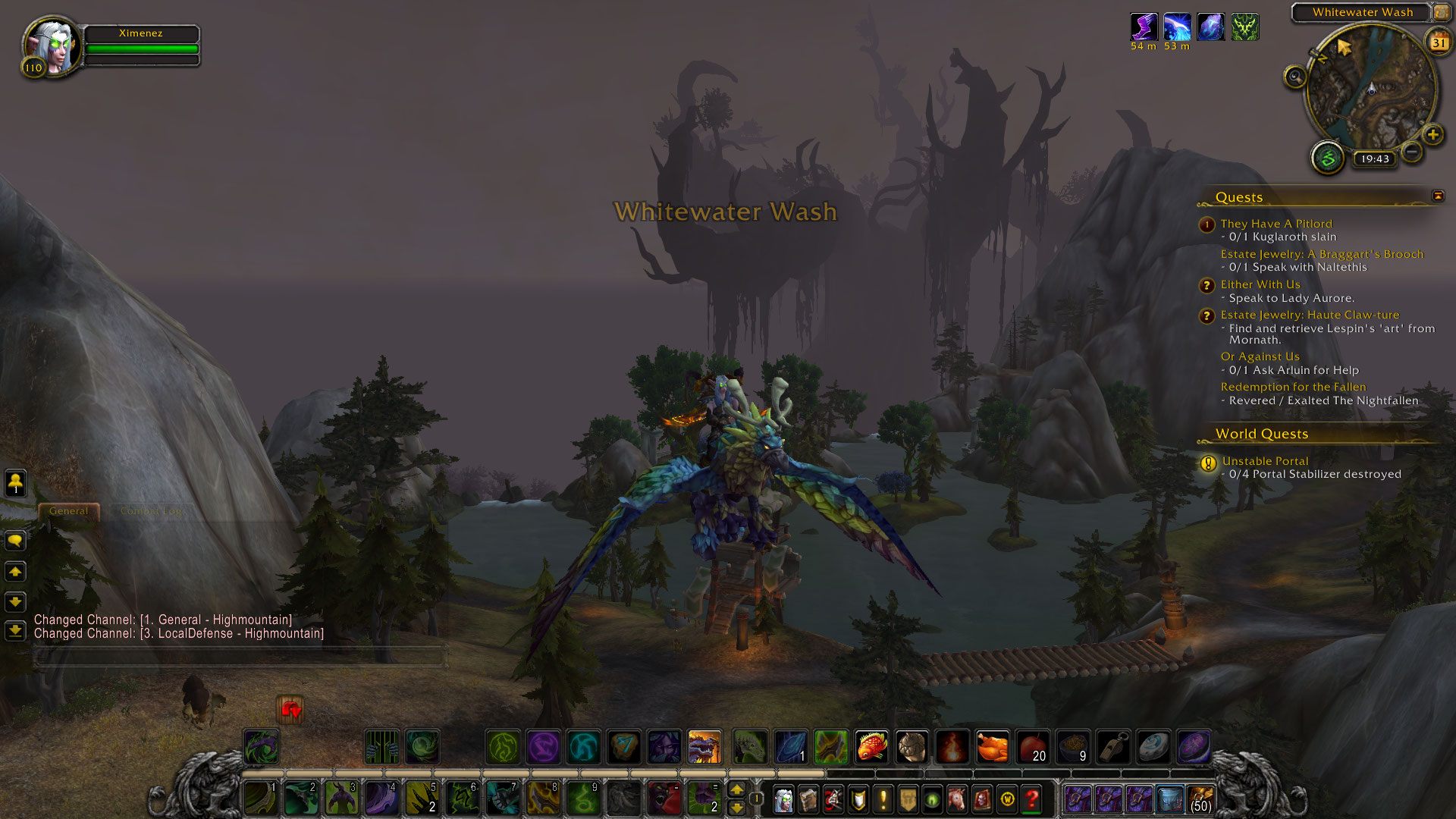Zoom in the minimap with plus button
The height and width of the screenshot is (819, 1456).
(x=1432, y=136)
